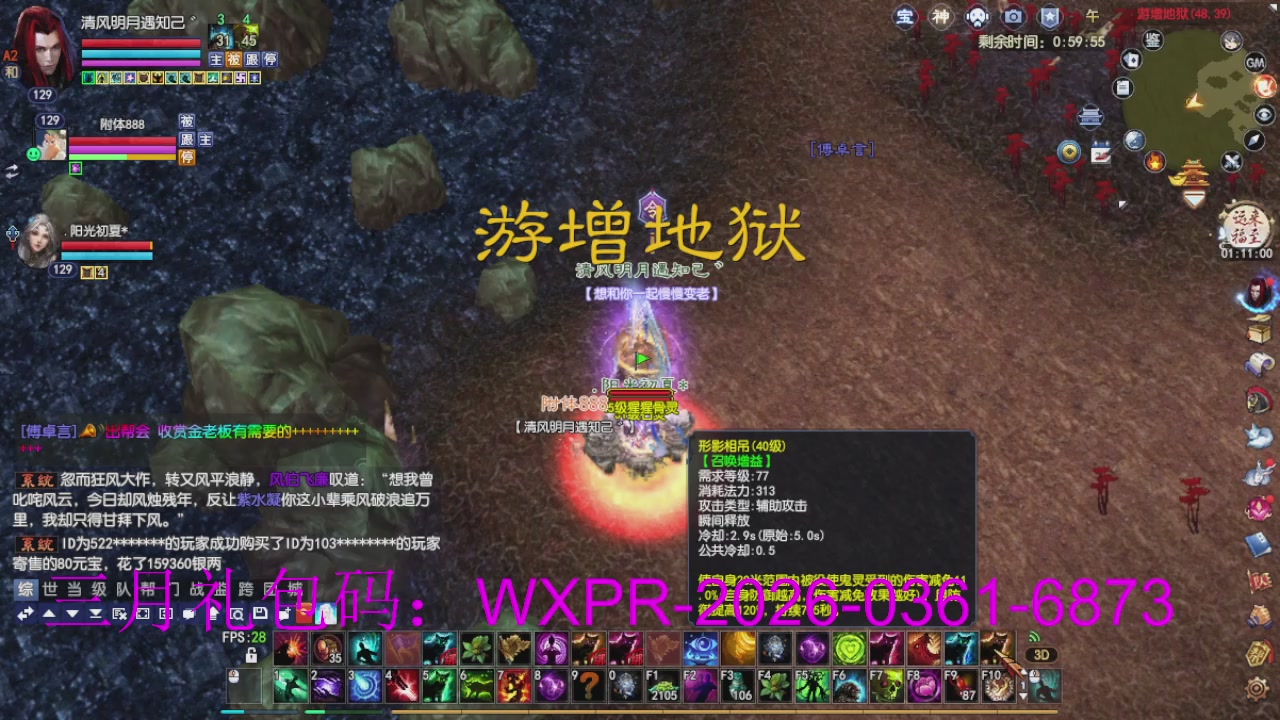Screen dimensions: 1280x720
Task: Click the 宝 treasure icon on top bar
Action: pyautogui.click(x=905, y=17)
